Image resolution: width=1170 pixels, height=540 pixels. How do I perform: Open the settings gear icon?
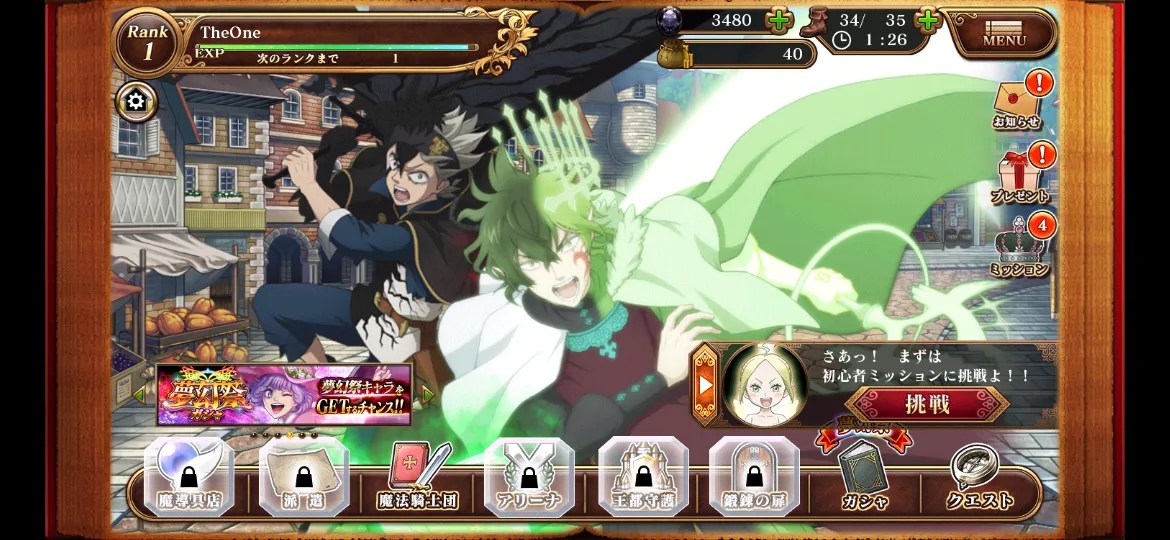(136, 101)
